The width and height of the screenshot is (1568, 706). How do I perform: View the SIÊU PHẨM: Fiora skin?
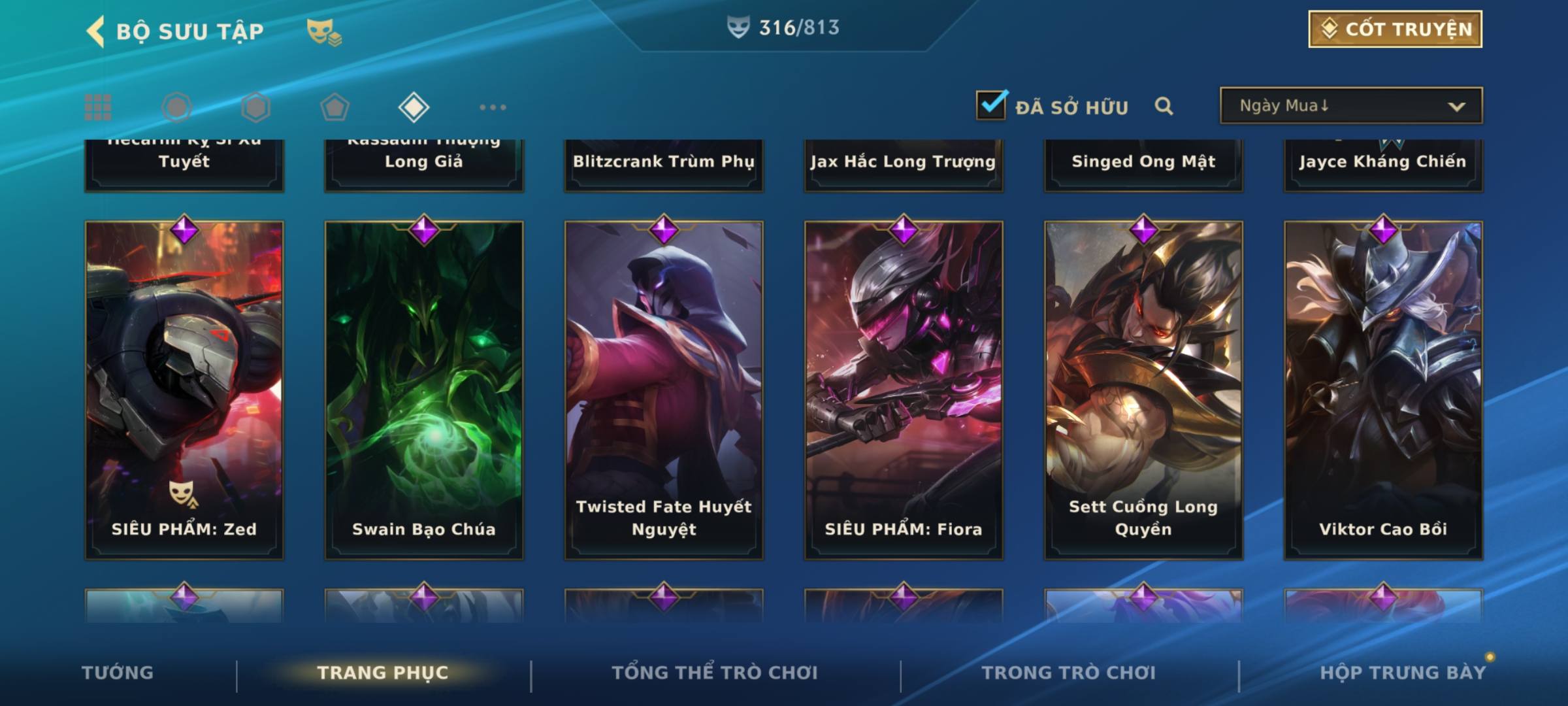(x=904, y=390)
